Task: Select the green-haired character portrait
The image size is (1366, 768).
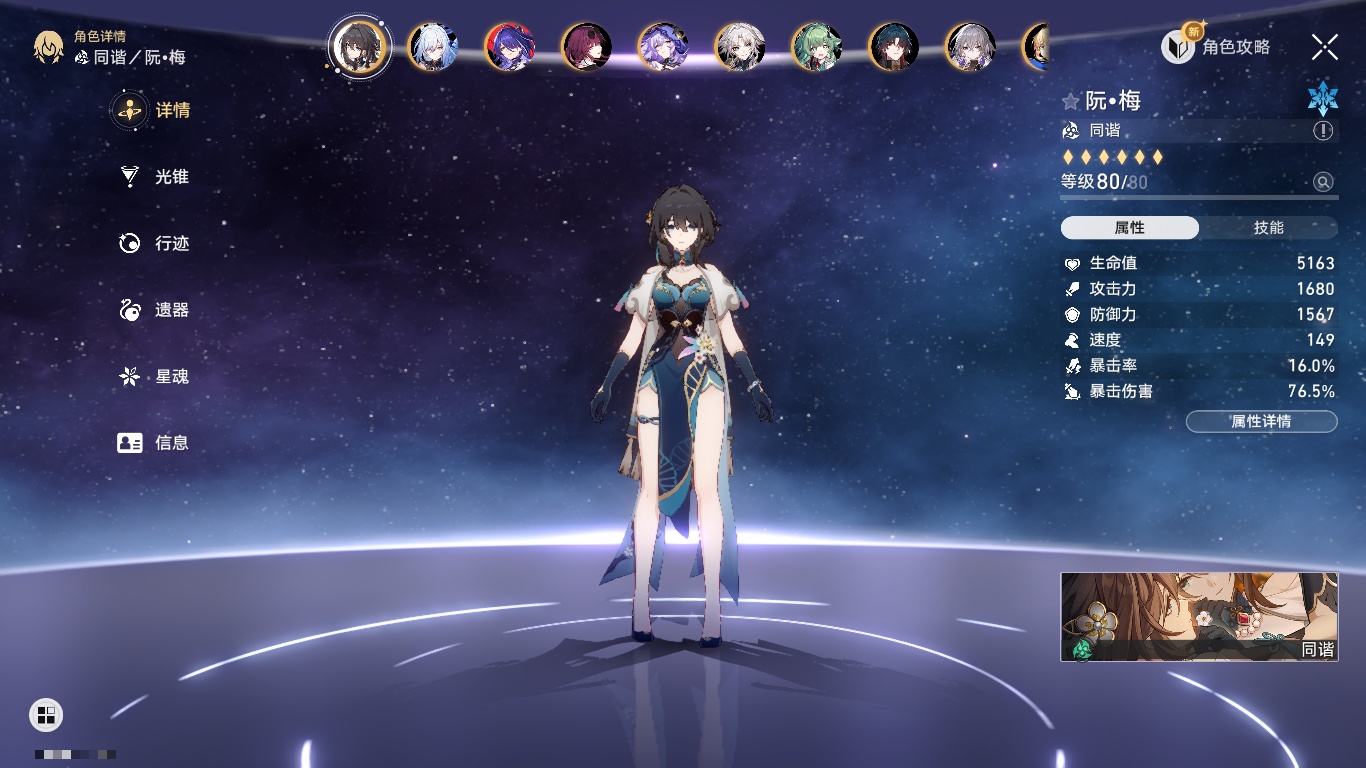Action: (x=817, y=47)
